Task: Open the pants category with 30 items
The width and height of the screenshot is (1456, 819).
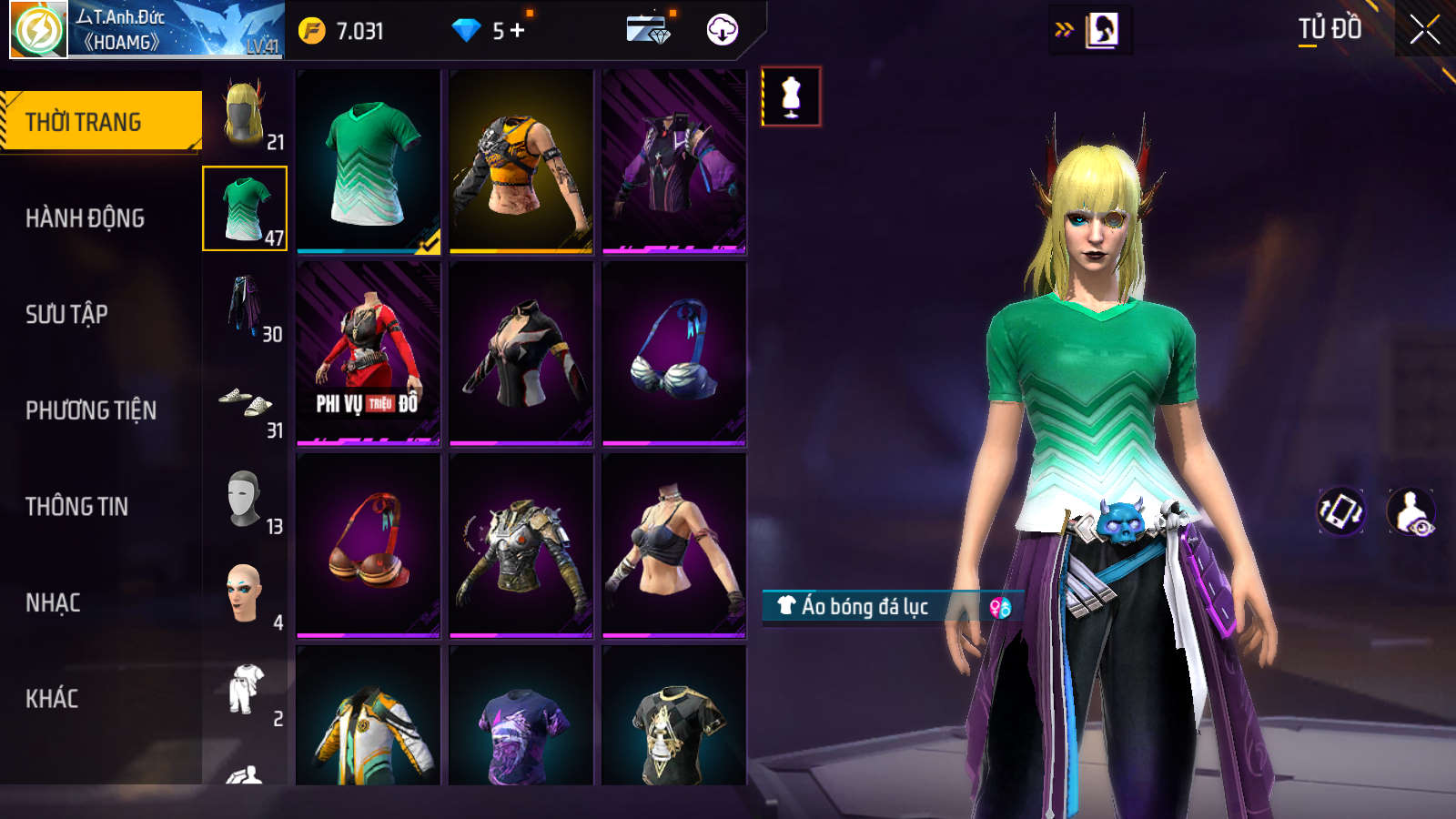Action: coord(245,306)
